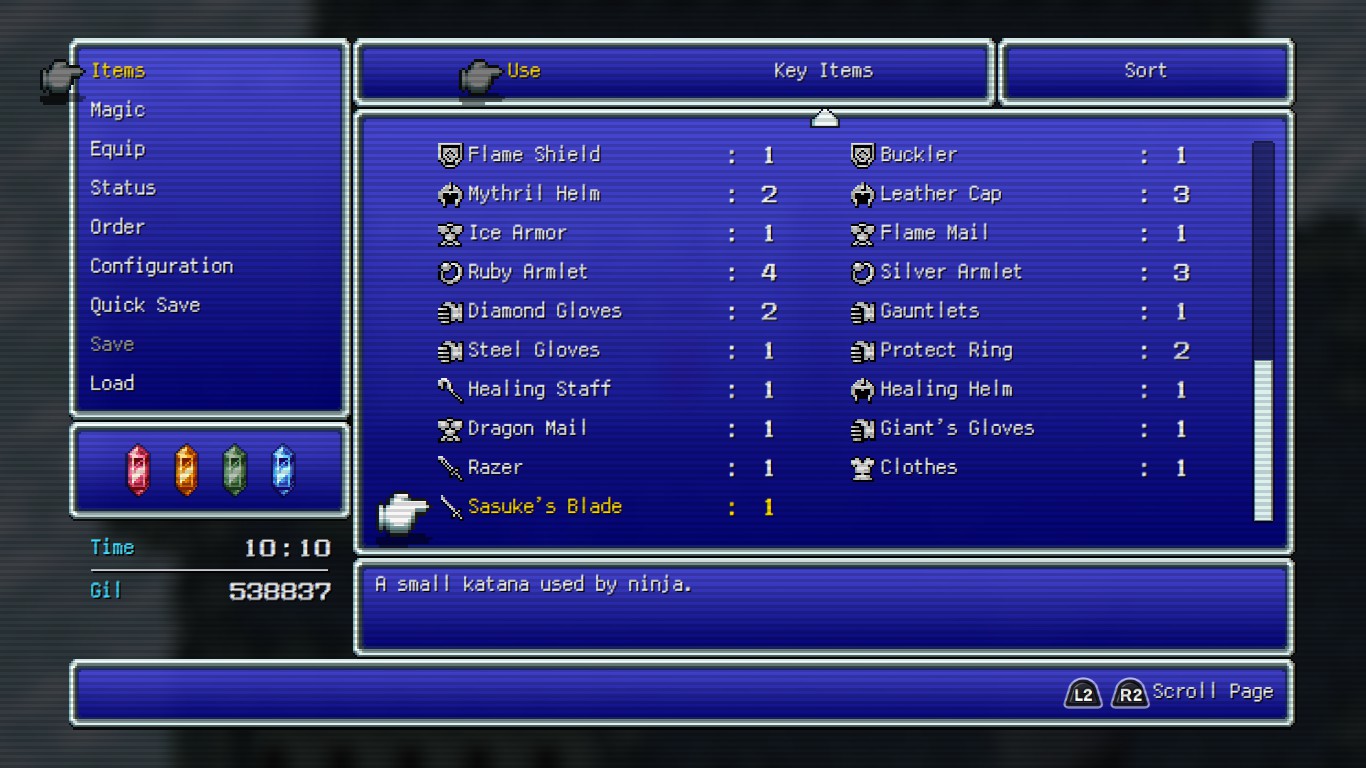This screenshot has height=768, width=1366.
Task: Switch to the Key Items tab
Action: click(822, 70)
